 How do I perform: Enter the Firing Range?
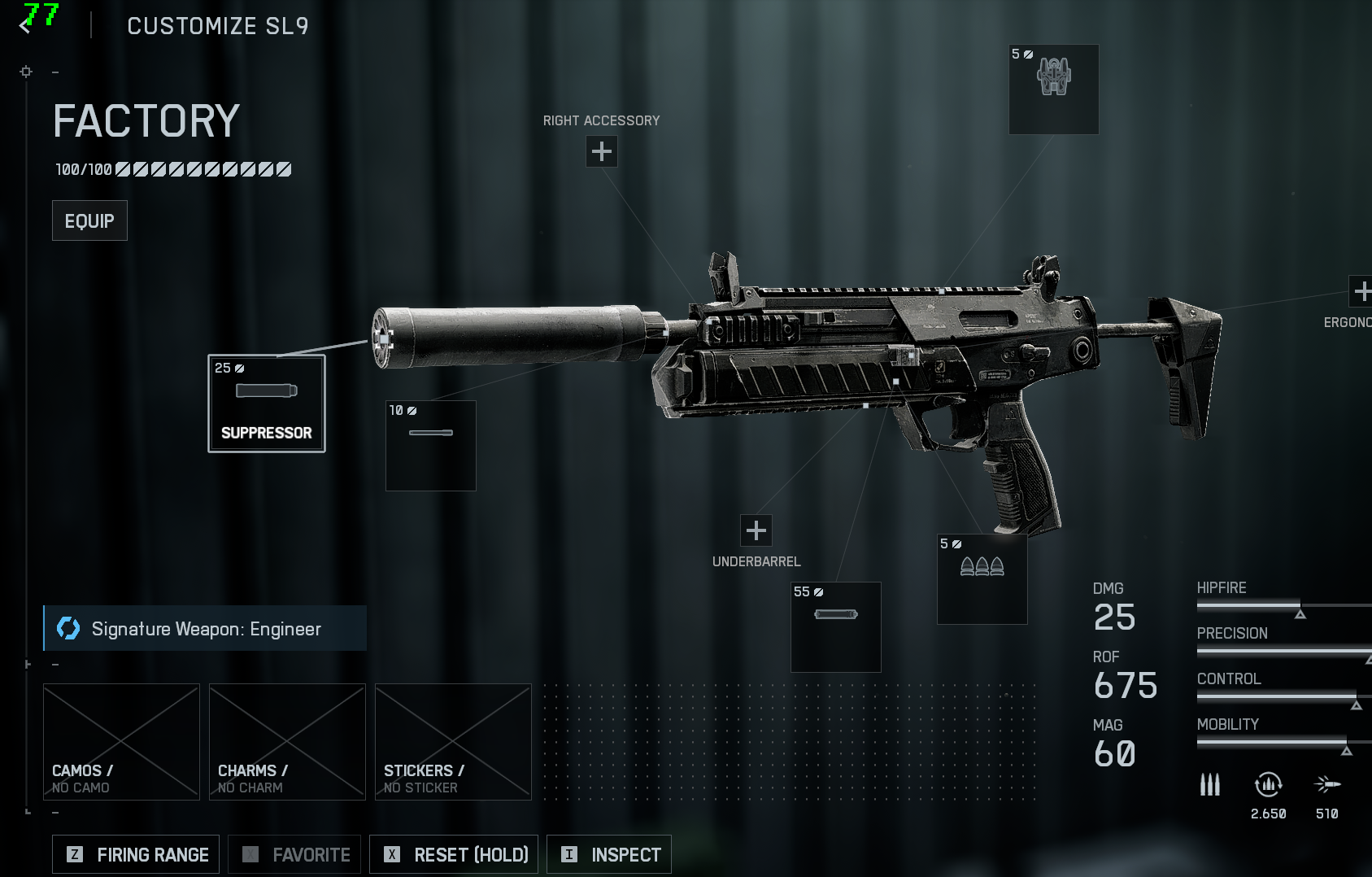[x=136, y=854]
